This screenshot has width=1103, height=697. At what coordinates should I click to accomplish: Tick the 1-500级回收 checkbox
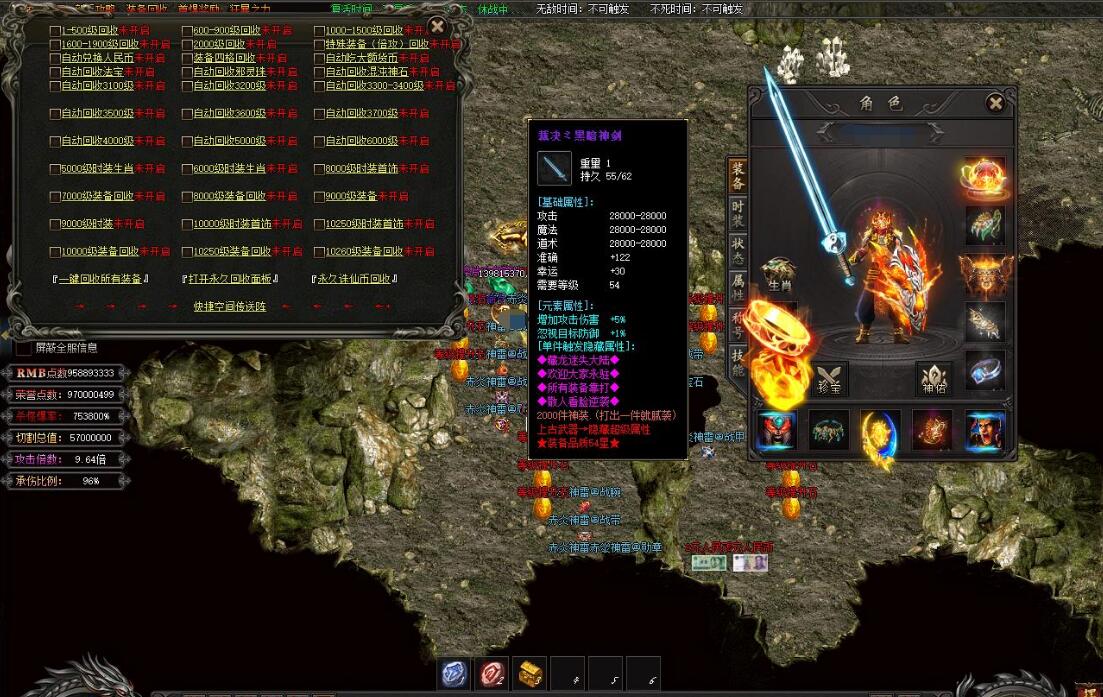[x=56, y=31]
